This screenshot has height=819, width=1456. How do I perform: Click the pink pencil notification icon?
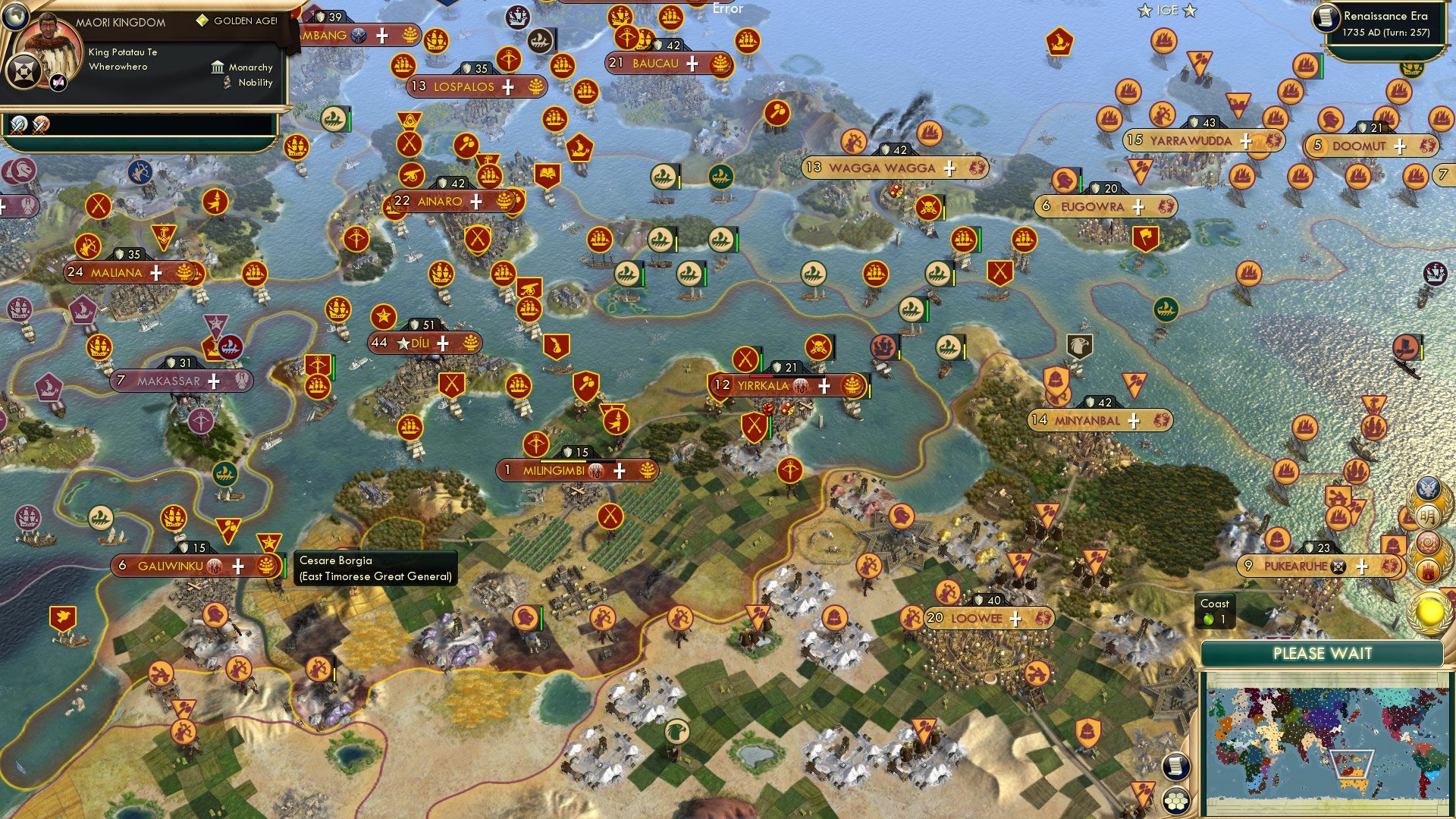pos(57,82)
